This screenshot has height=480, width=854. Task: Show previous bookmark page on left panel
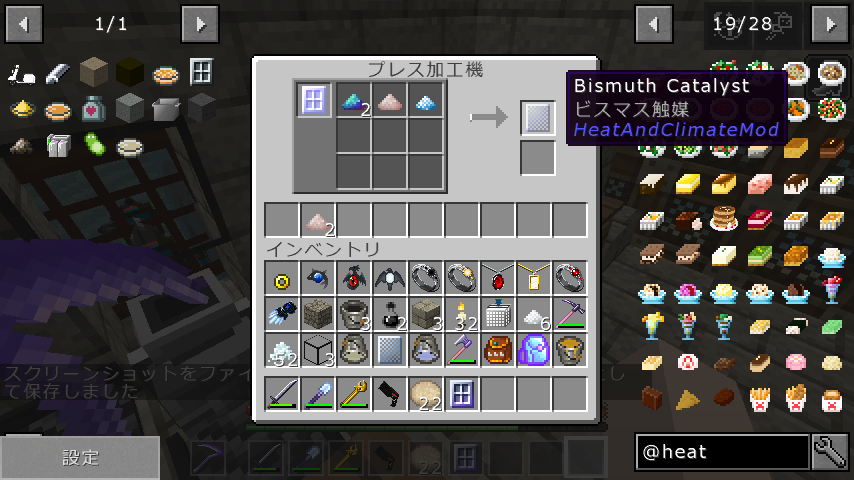coord(23,23)
